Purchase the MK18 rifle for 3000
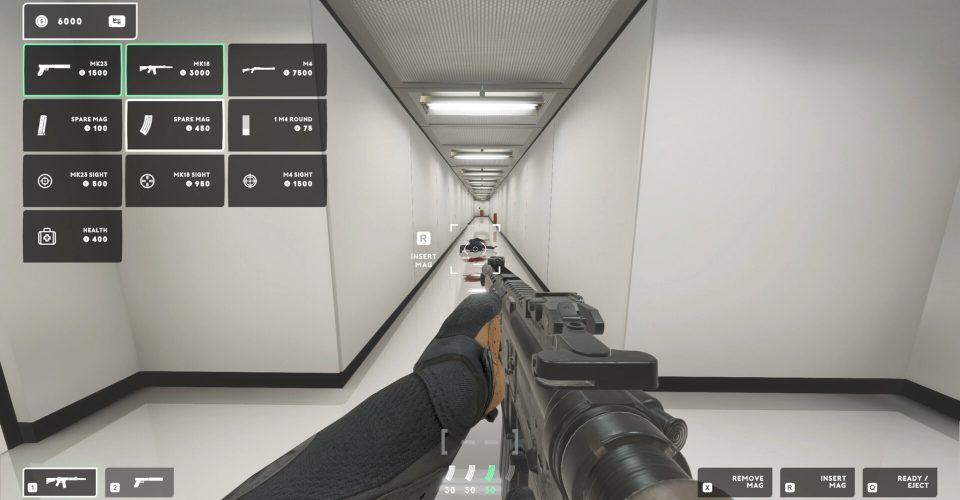960x500 pixels. 175,70
